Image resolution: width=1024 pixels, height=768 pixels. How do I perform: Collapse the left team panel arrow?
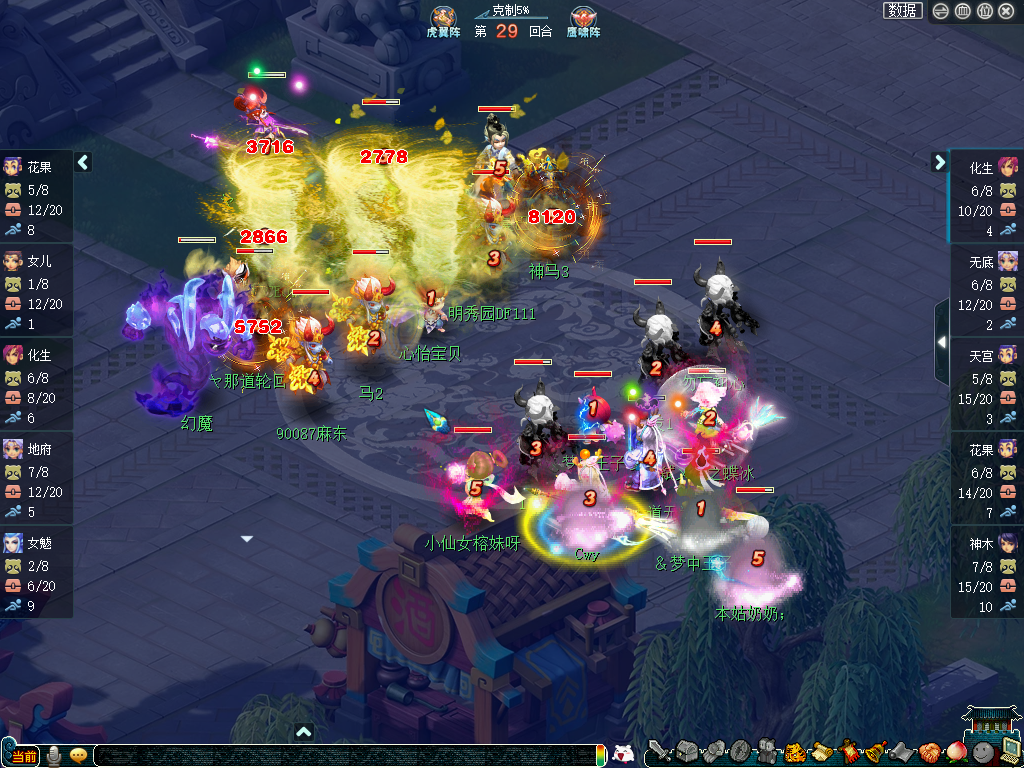(x=84, y=162)
